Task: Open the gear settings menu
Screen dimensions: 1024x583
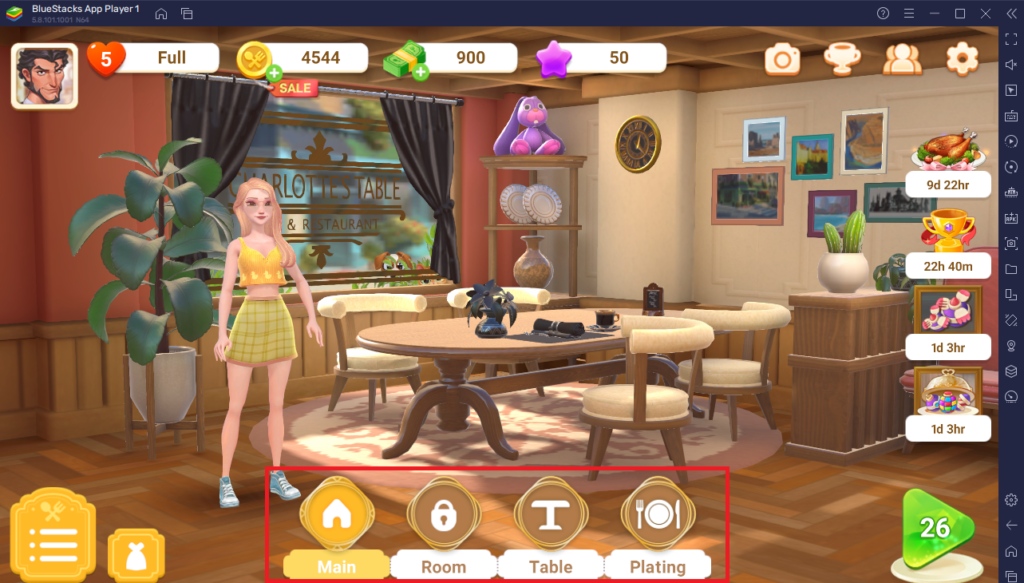Action: point(961,59)
